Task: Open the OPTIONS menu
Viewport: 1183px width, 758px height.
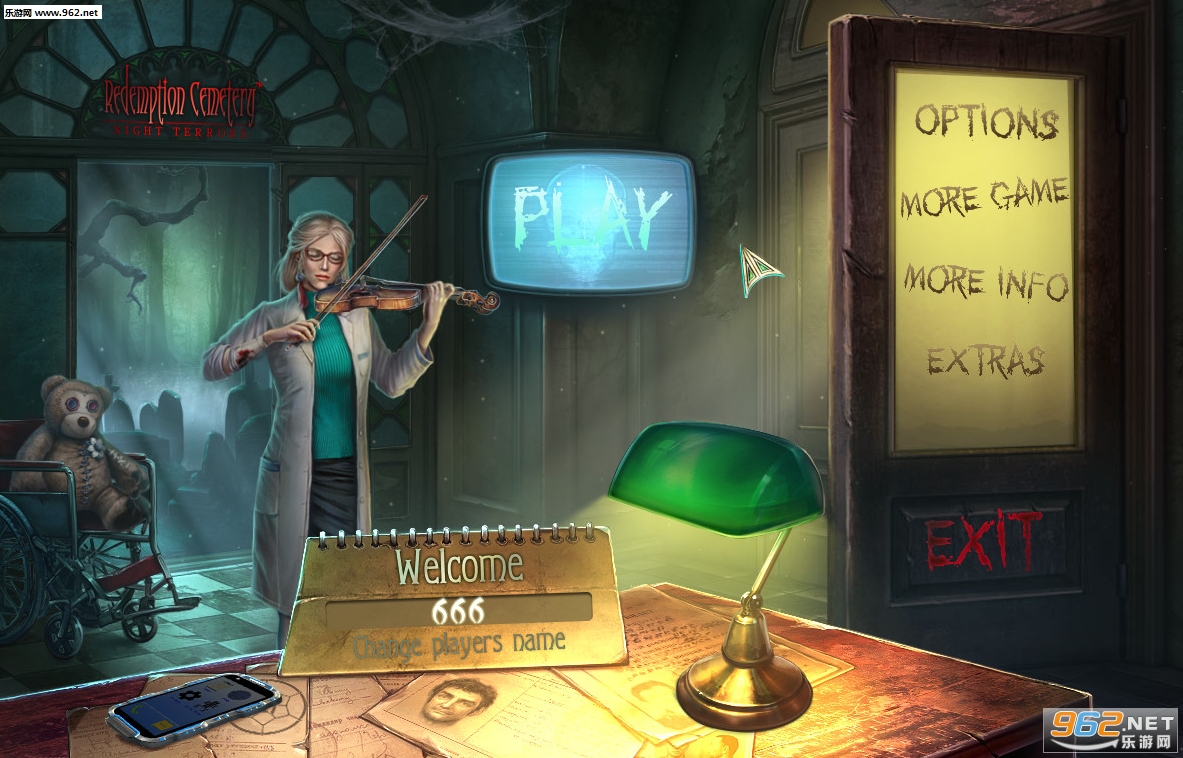Action: pos(986,122)
